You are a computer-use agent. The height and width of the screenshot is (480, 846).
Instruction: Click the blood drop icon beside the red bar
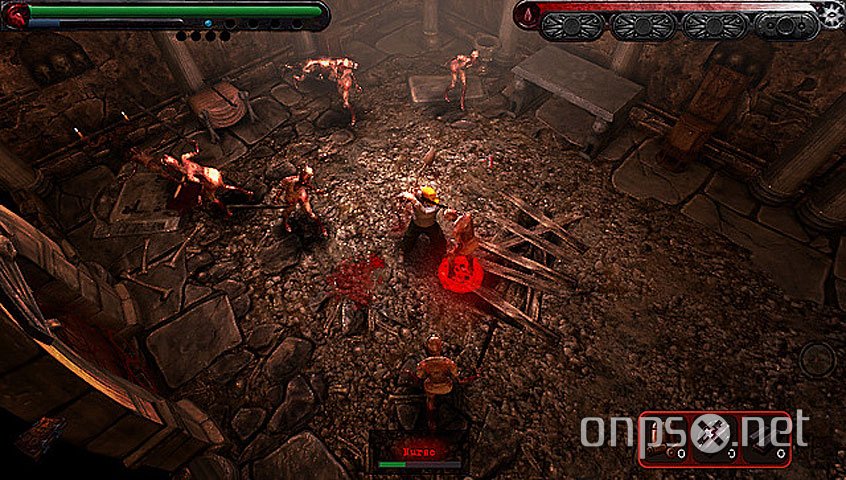tap(528, 14)
